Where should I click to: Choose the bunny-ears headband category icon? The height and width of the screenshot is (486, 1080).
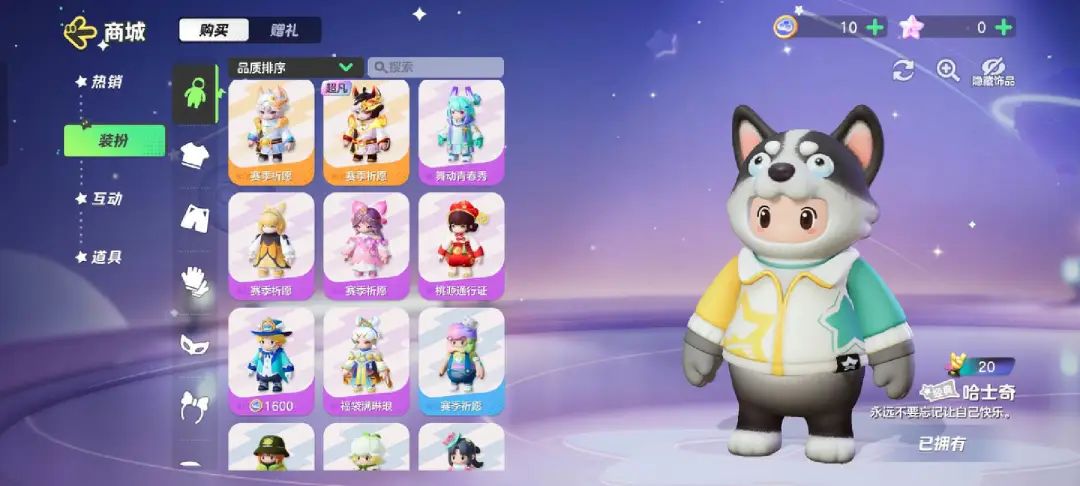click(x=194, y=405)
